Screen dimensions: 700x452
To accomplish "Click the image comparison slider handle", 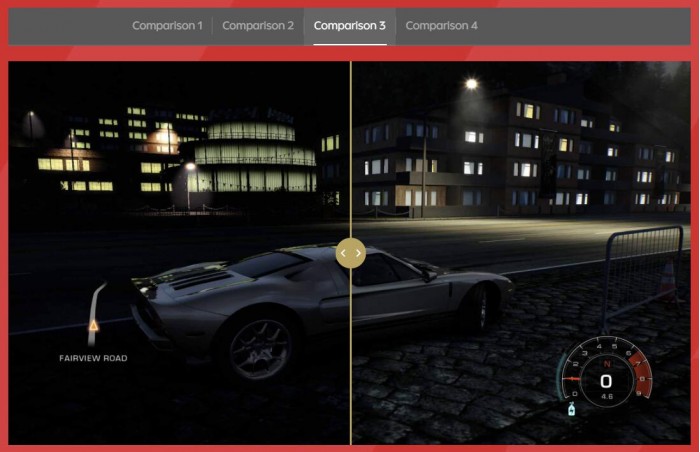I will [x=351, y=253].
